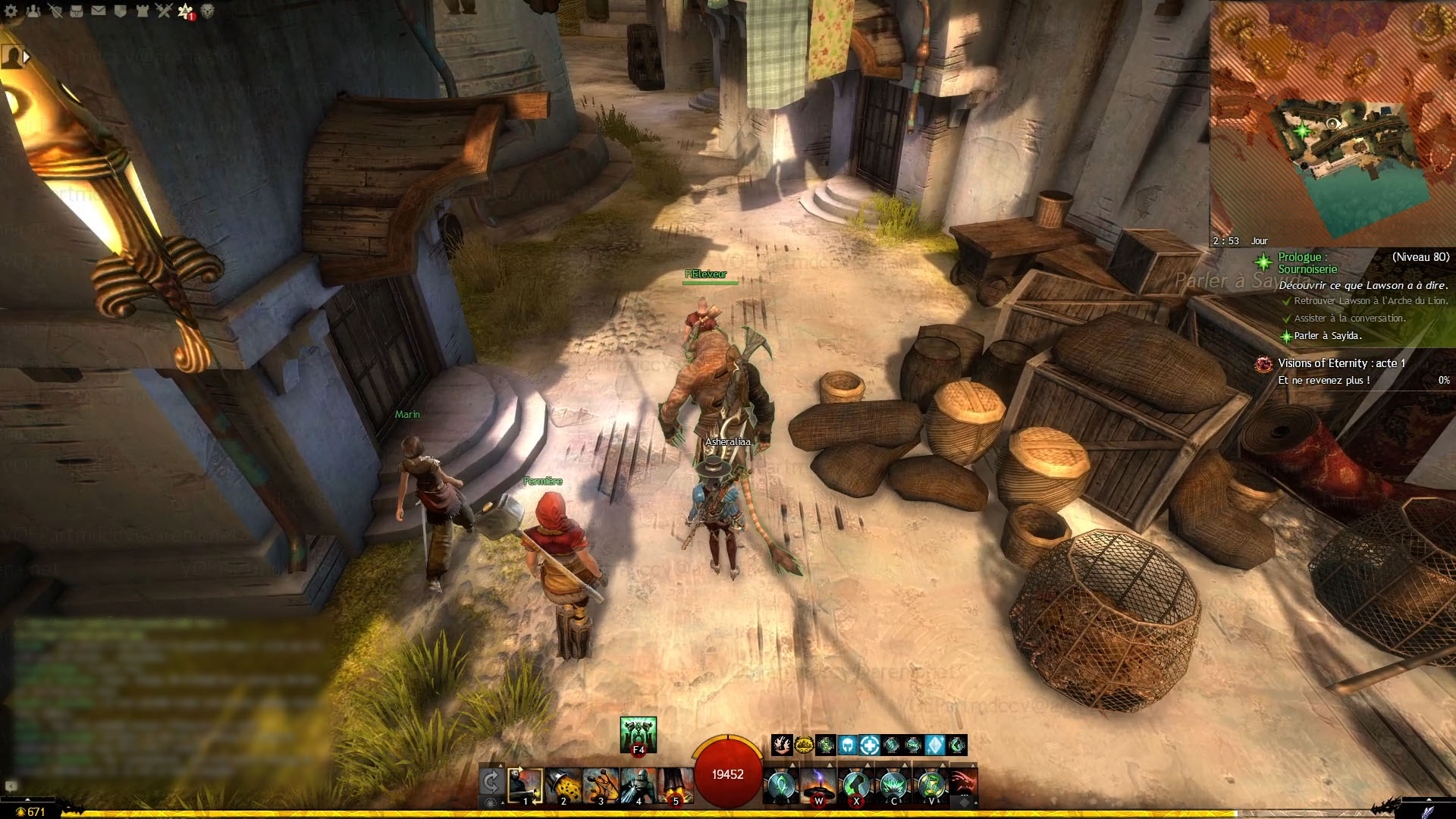The height and width of the screenshot is (819, 1456).
Task: Click the minimap
Action: click(x=1332, y=121)
